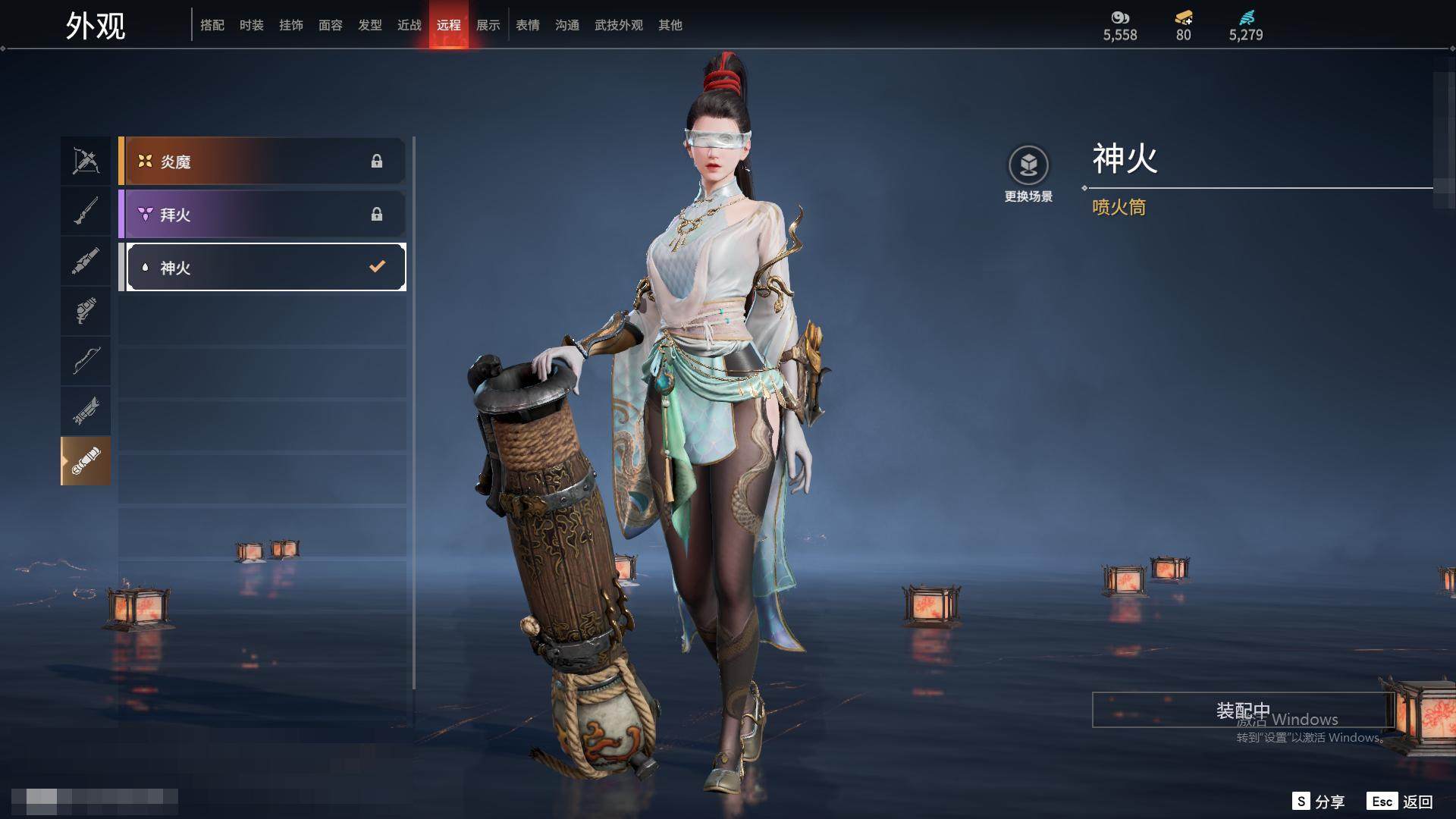This screenshot has width=1456, height=819.
Task: Select the 挂饰 accessories tab
Action: tap(291, 25)
